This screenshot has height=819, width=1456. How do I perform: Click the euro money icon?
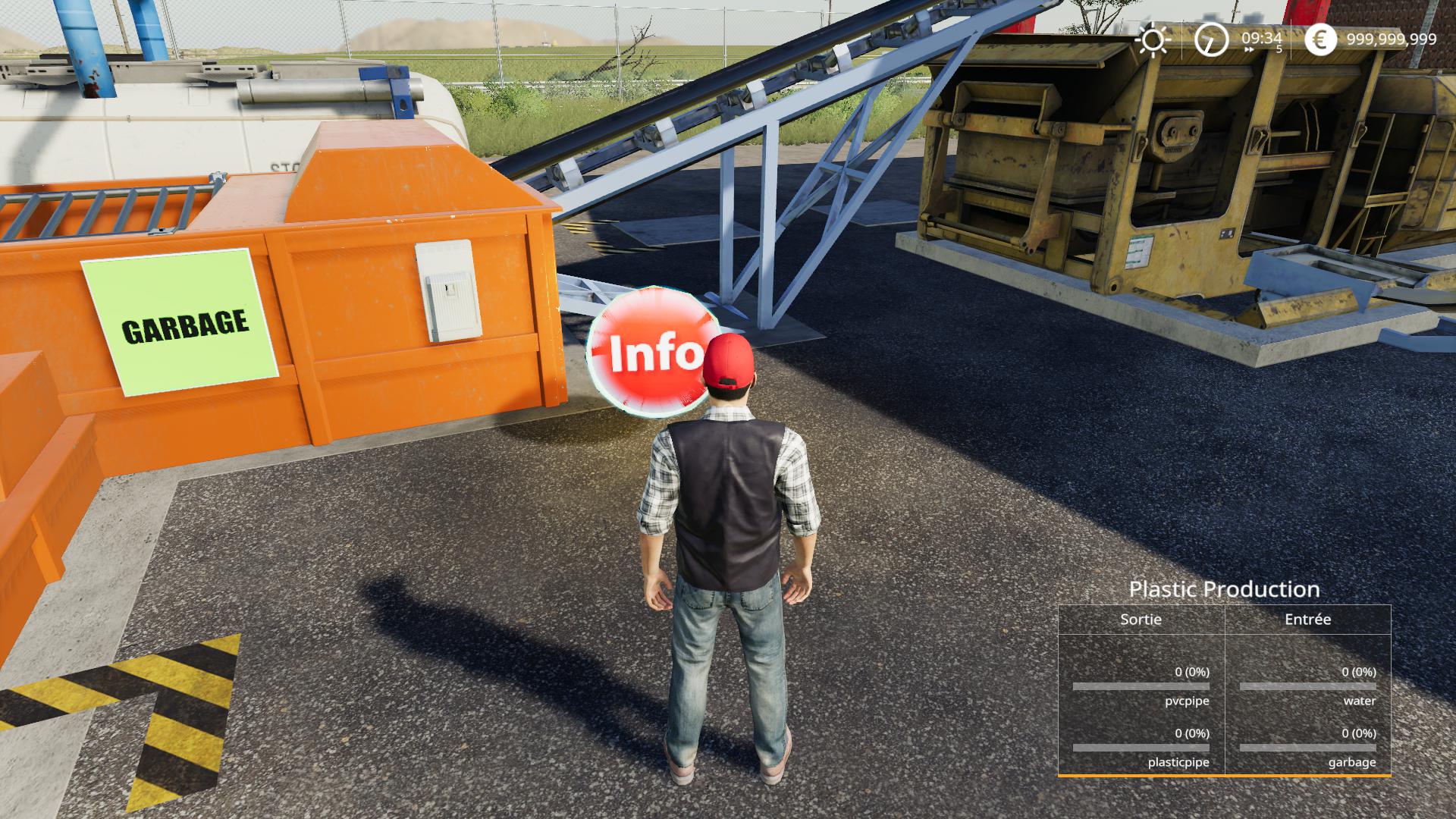[x=1320, y=39]
